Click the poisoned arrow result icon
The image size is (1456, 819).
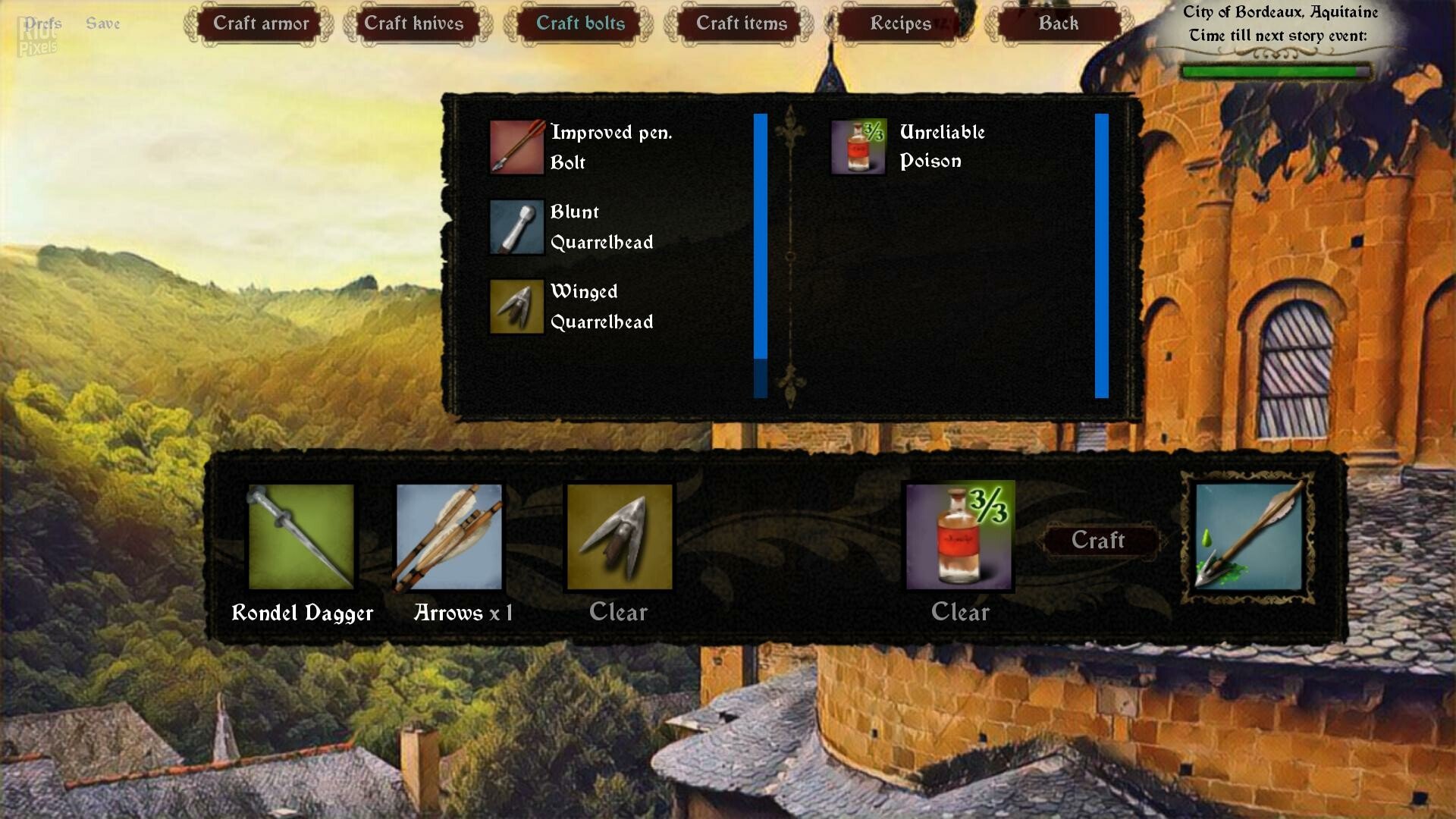pos(1248,537)
